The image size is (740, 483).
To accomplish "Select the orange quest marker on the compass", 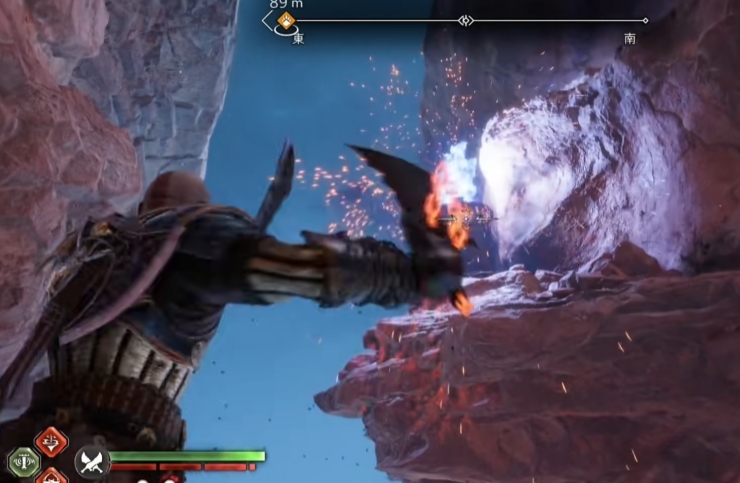I will click(x=287, y=20).
